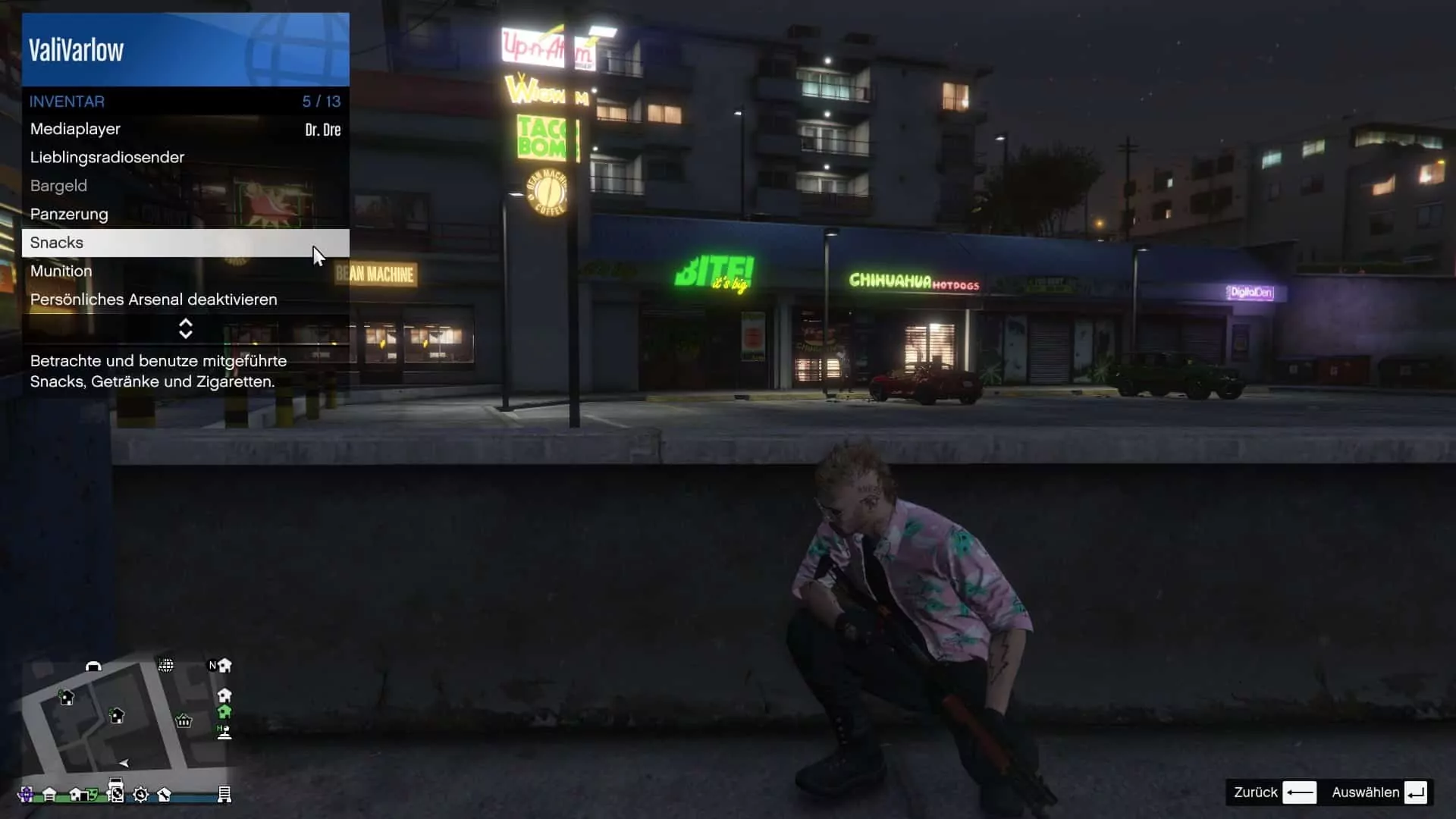
Task: Click the green house marker on minimap
Action: pyautogui.click(x=224, y=711)
